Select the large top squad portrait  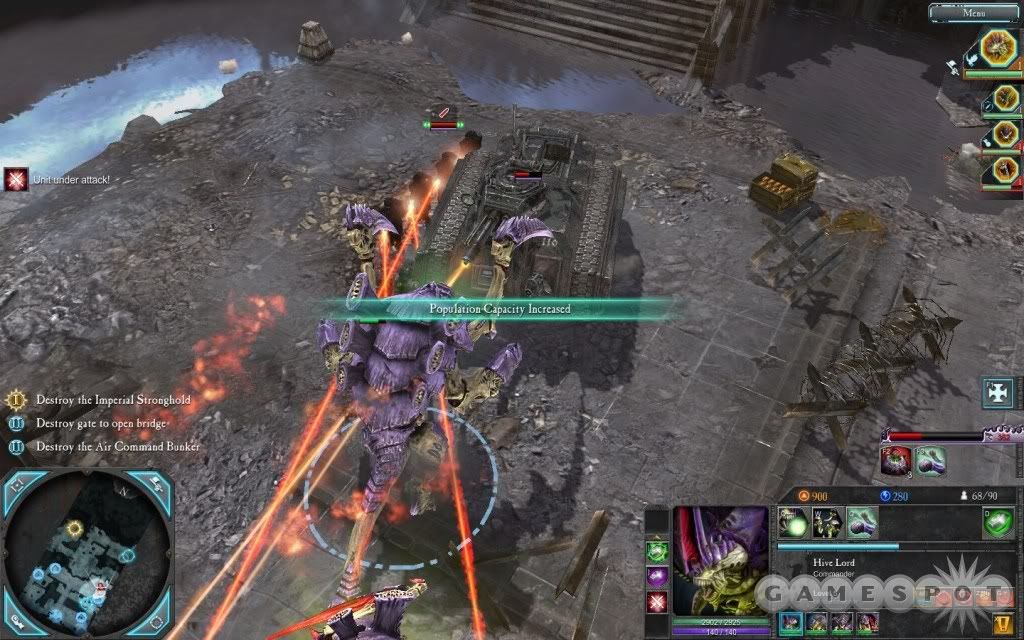(997, 48)
